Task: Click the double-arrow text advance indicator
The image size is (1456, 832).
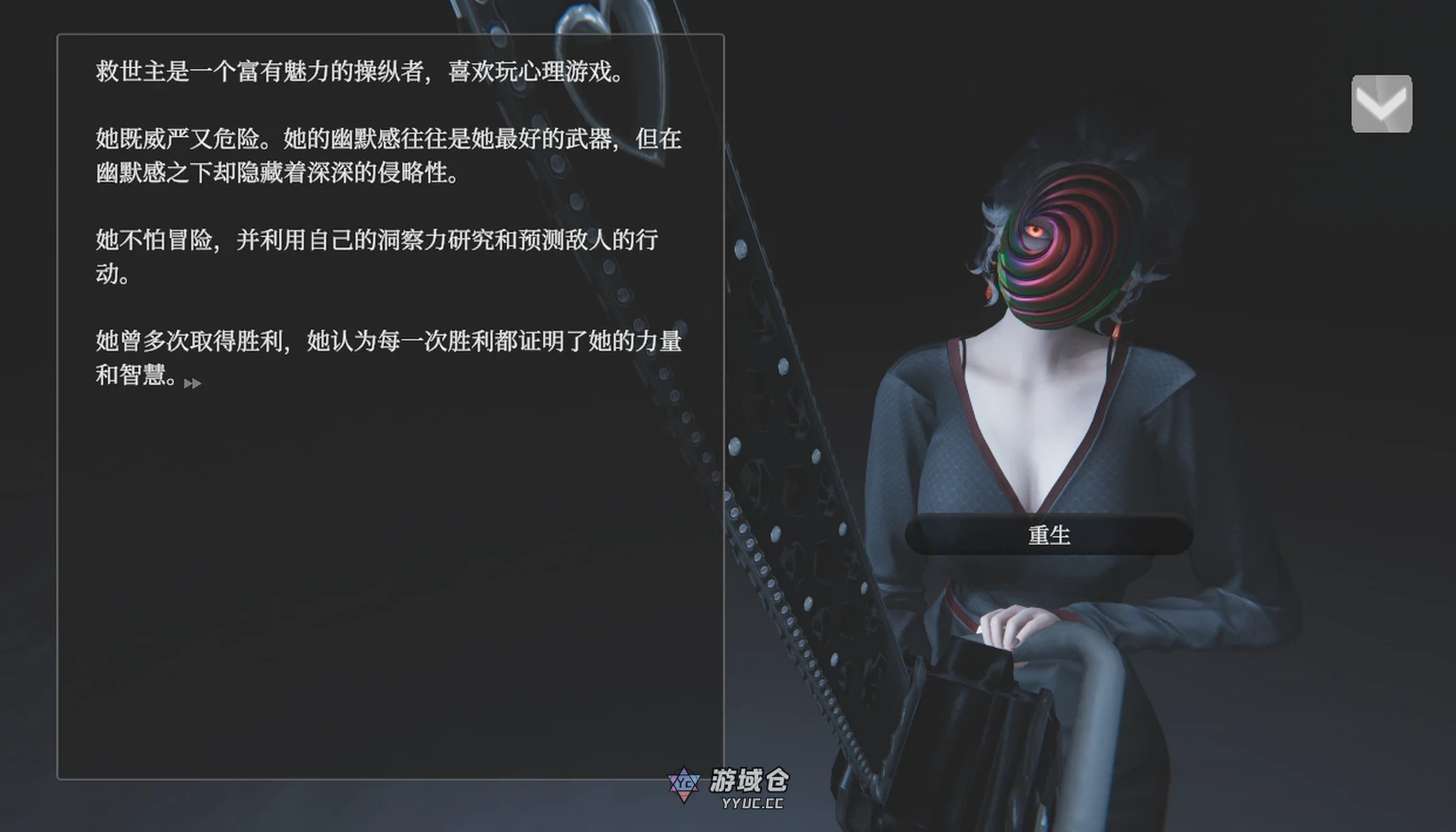Action: click(191, 382)
